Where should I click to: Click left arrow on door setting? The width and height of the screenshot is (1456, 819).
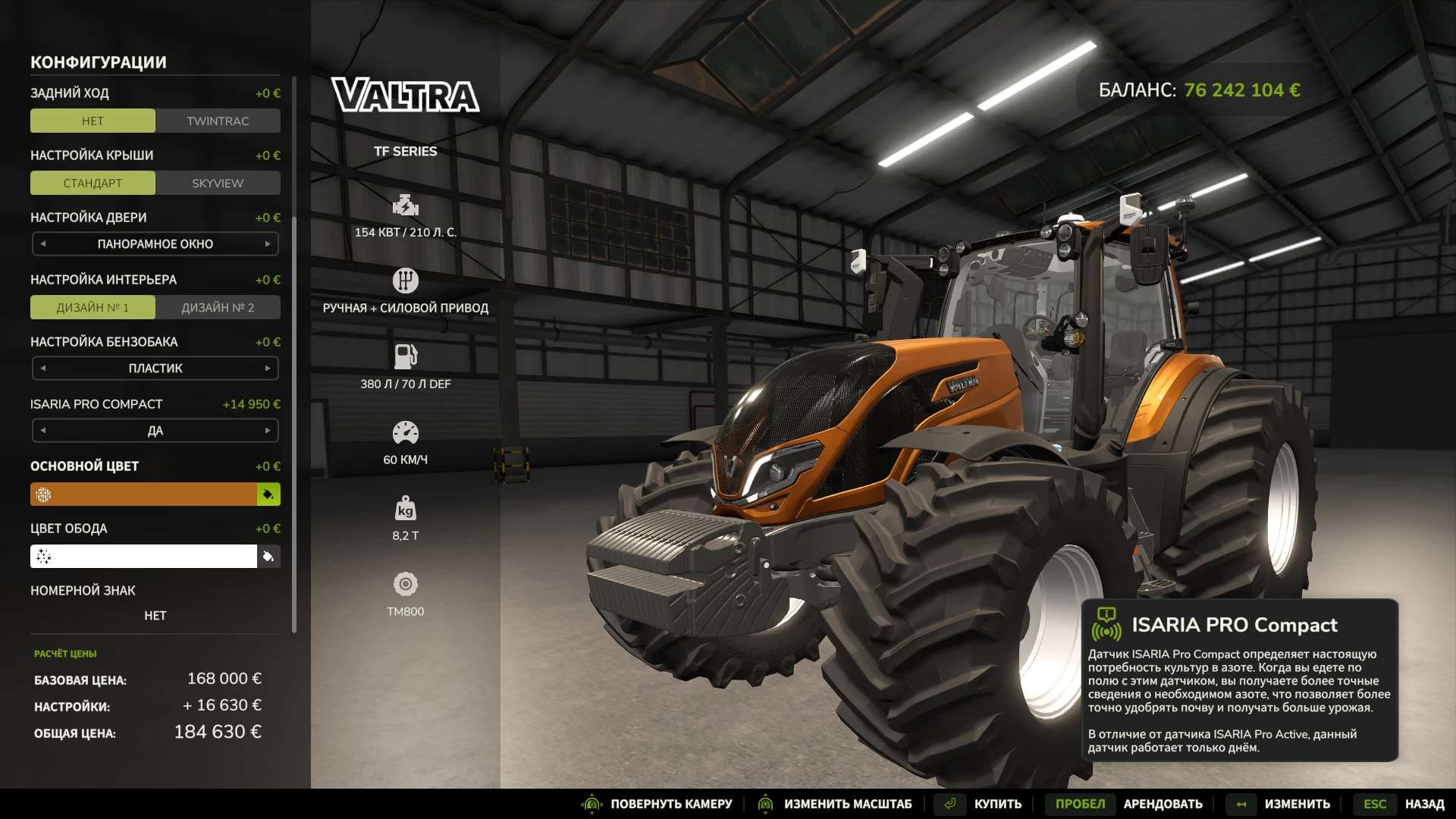click(43, 244)
